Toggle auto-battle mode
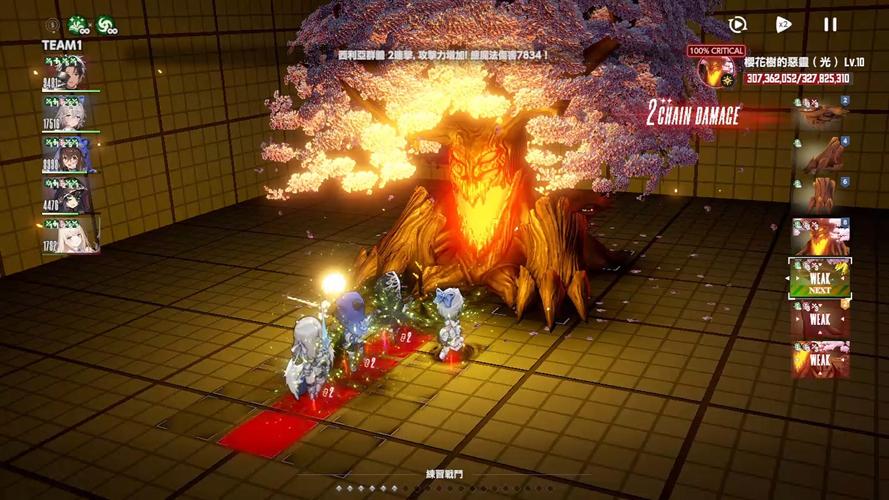Viewport: 889px width, 500px height. [x=738, y=25]
